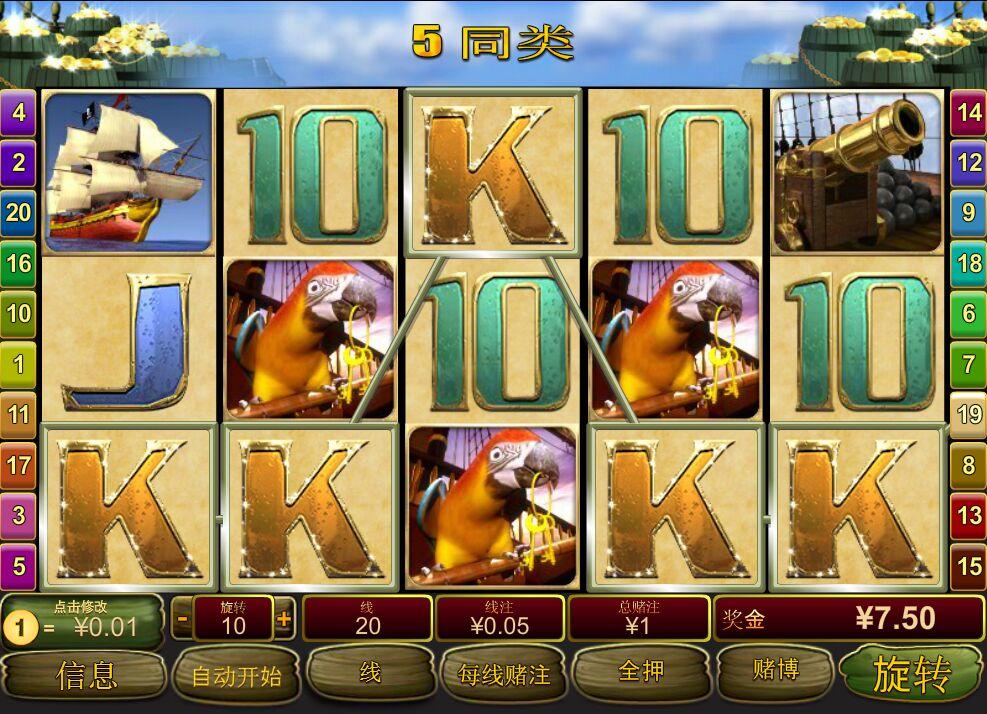Modify coin value ¥0.01 点击修改
This screenshot has height=714, width=987.
(82, 621)
